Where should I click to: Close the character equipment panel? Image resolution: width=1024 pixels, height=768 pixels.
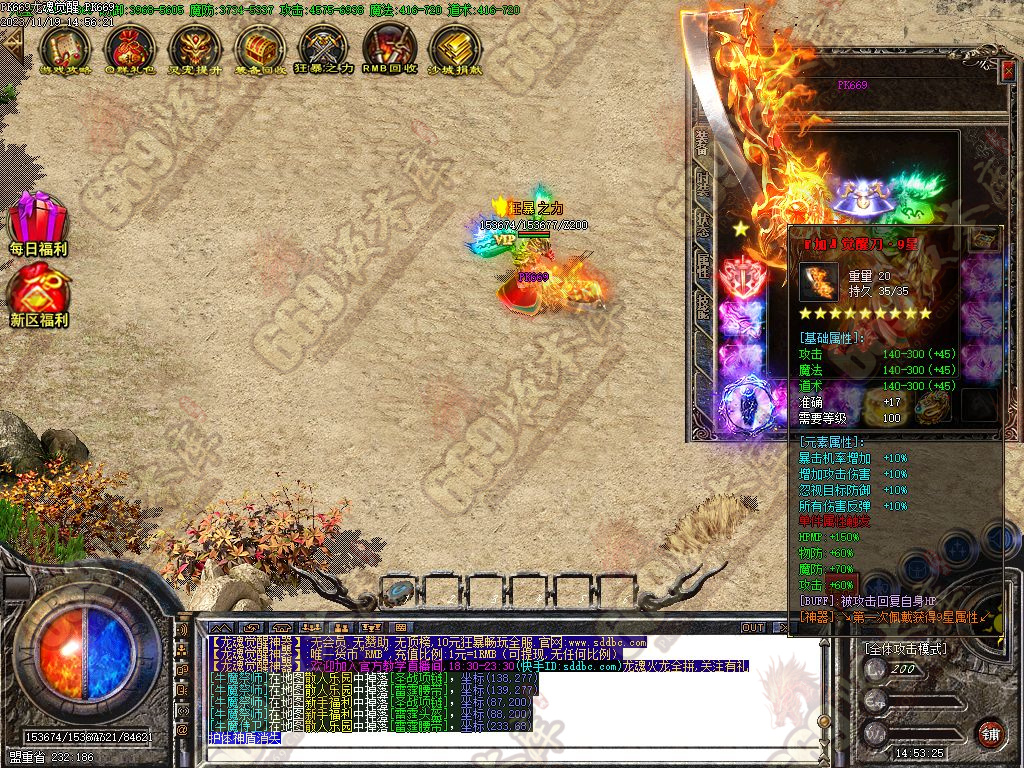pos(1007,70)
